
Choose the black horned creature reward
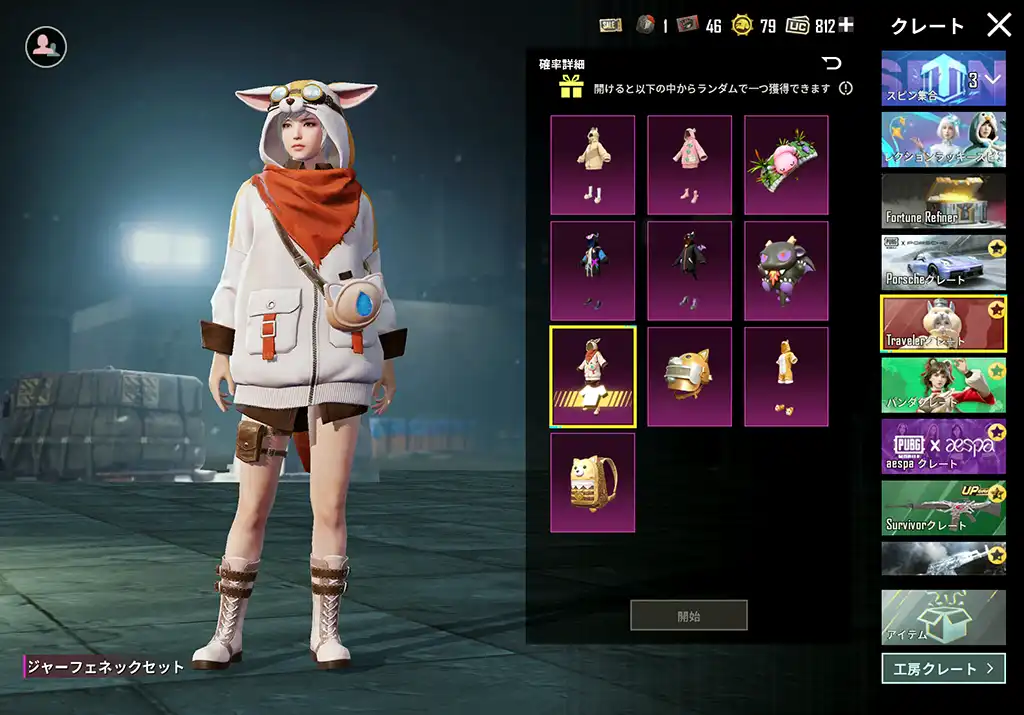[786, 271]
